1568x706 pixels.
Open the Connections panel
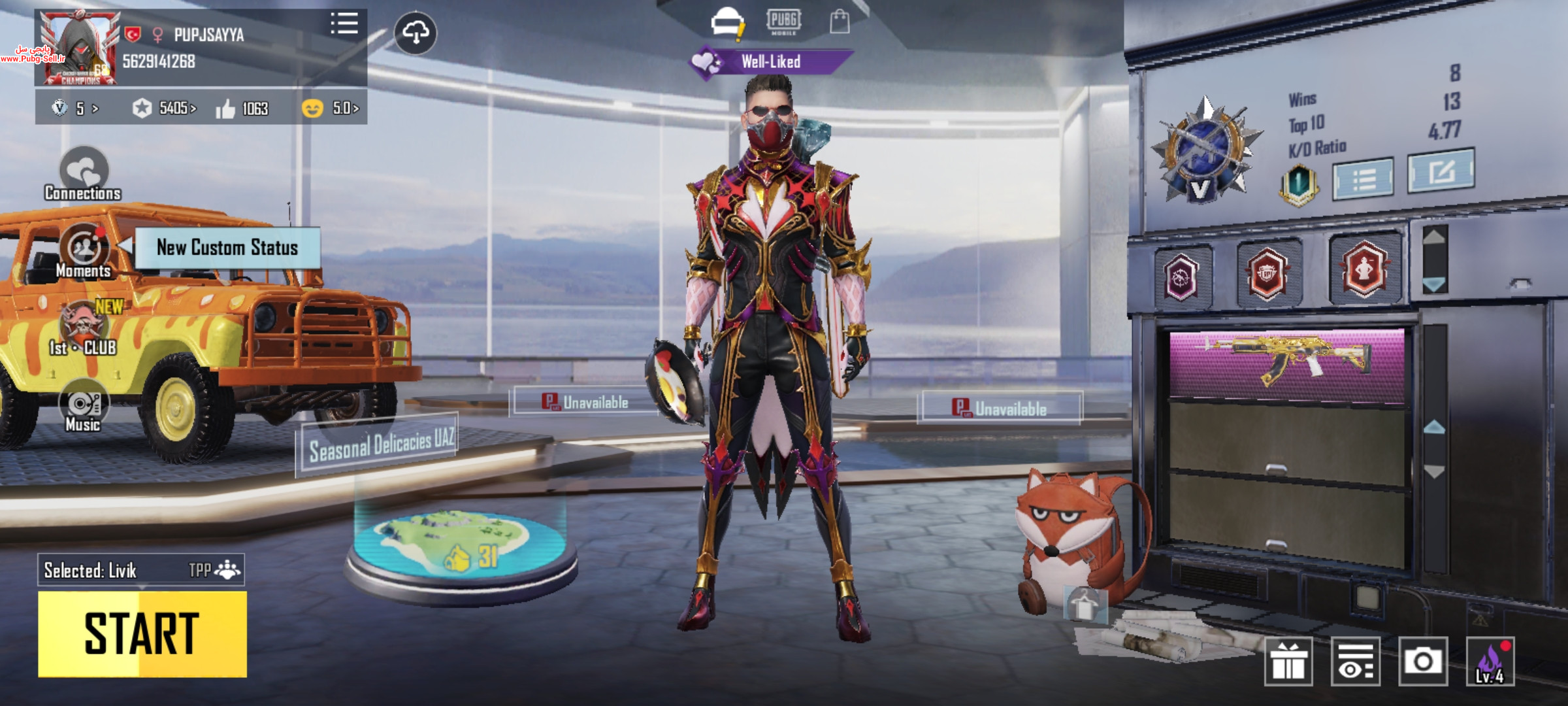click(x=83, y=175)
